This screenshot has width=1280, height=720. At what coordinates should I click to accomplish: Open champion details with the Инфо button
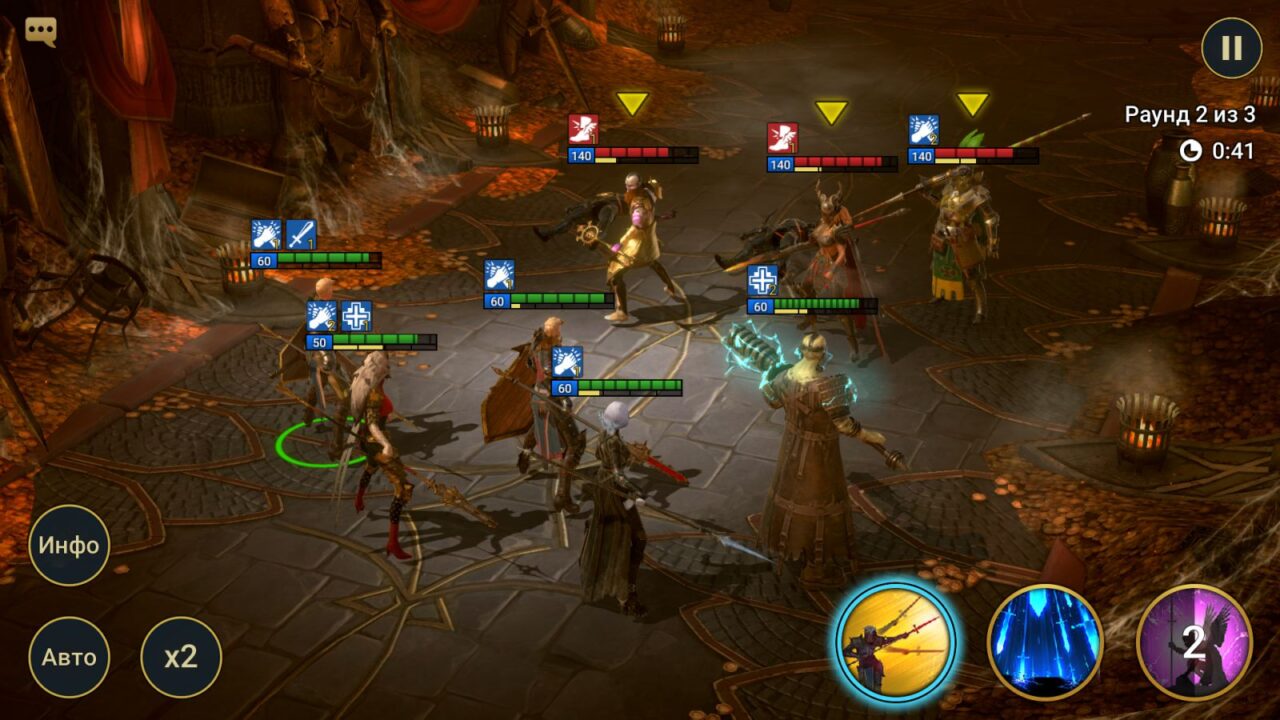tap(69, 545)
